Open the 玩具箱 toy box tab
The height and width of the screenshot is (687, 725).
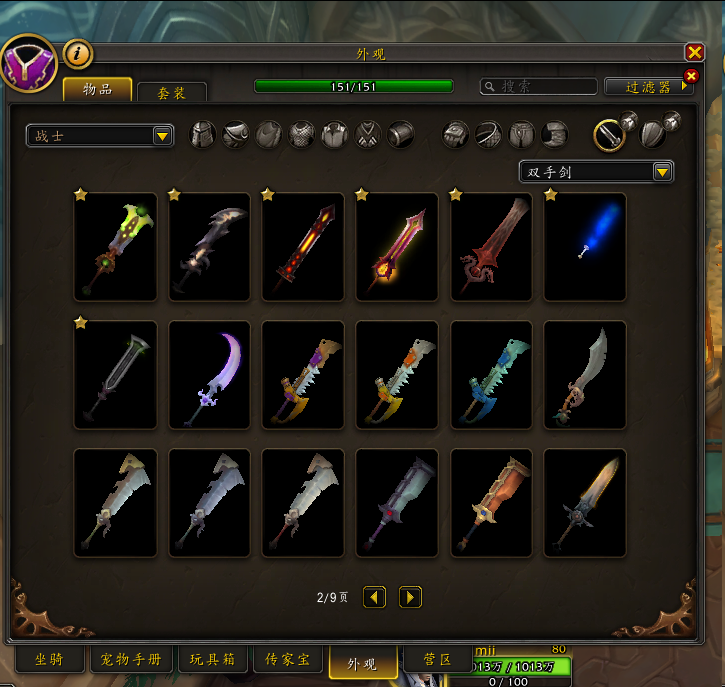click(x=214, y=660)
